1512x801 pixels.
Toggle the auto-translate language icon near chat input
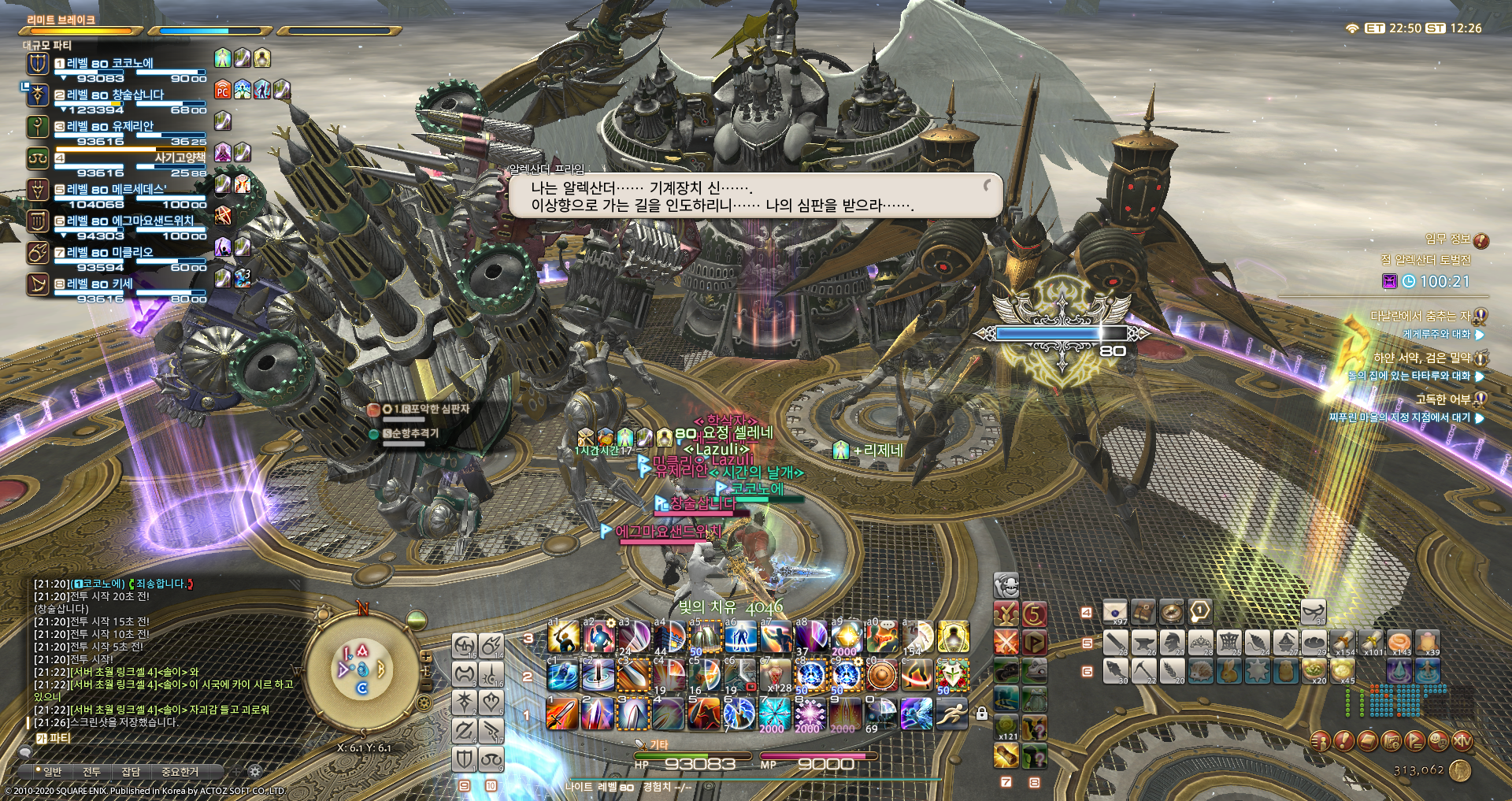click(42, 738)
